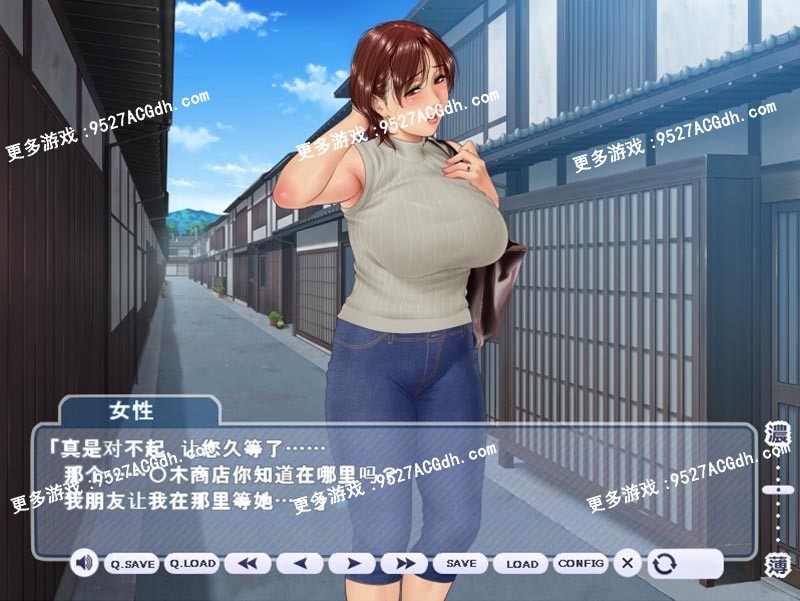Click the speaker sound icon
The height and width of the screenshot is (601, 800).
(84, 564)
